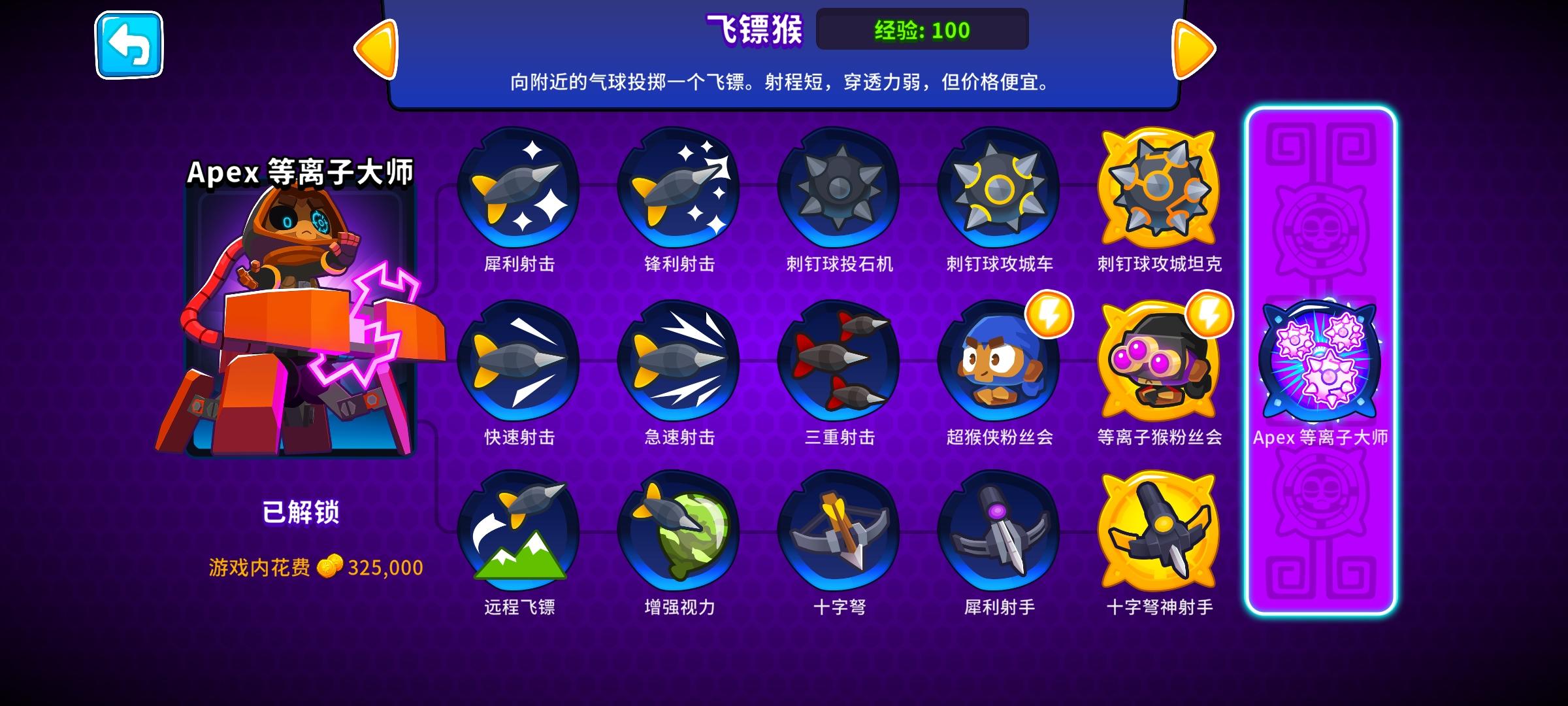This screenshot has width=1568, height=706.
Task: Select the 急速射击 upgrade icon
Action: 679,366
